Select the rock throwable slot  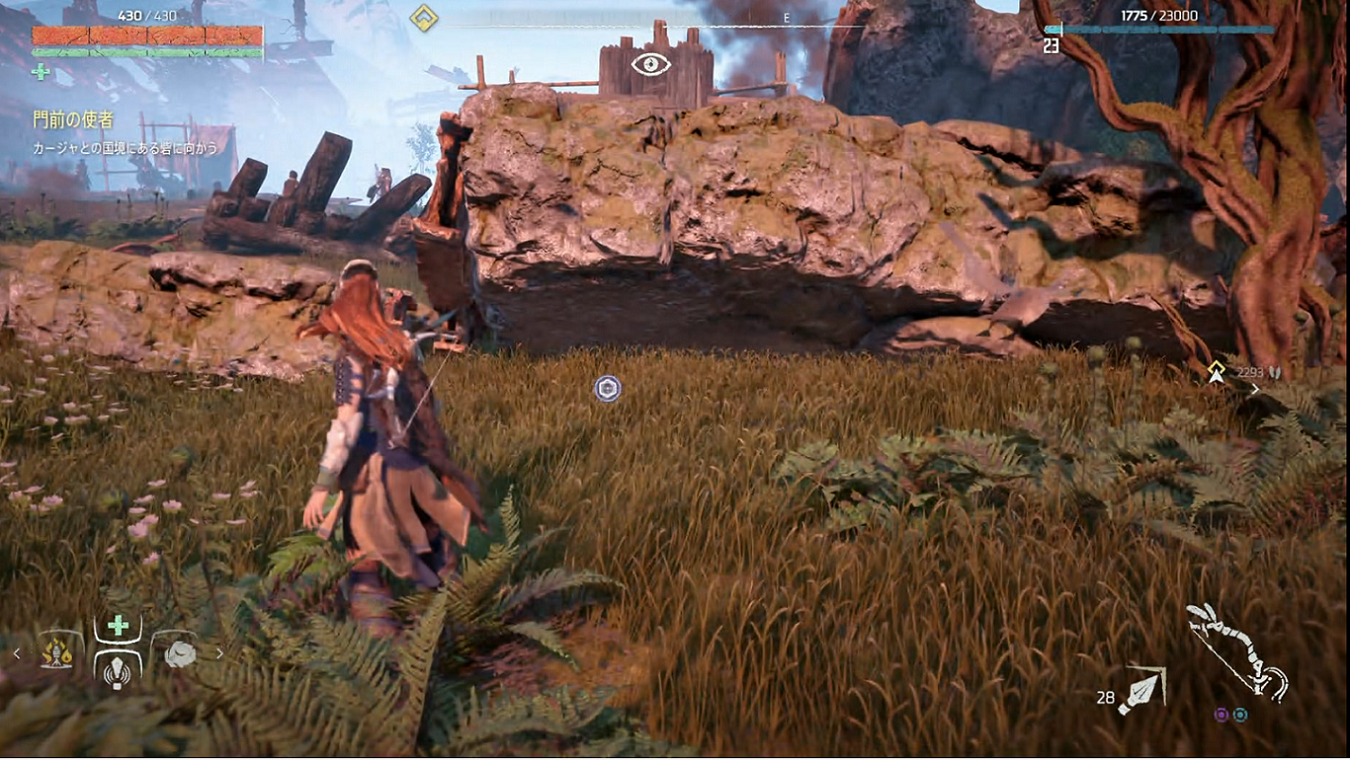coord(178,653)
